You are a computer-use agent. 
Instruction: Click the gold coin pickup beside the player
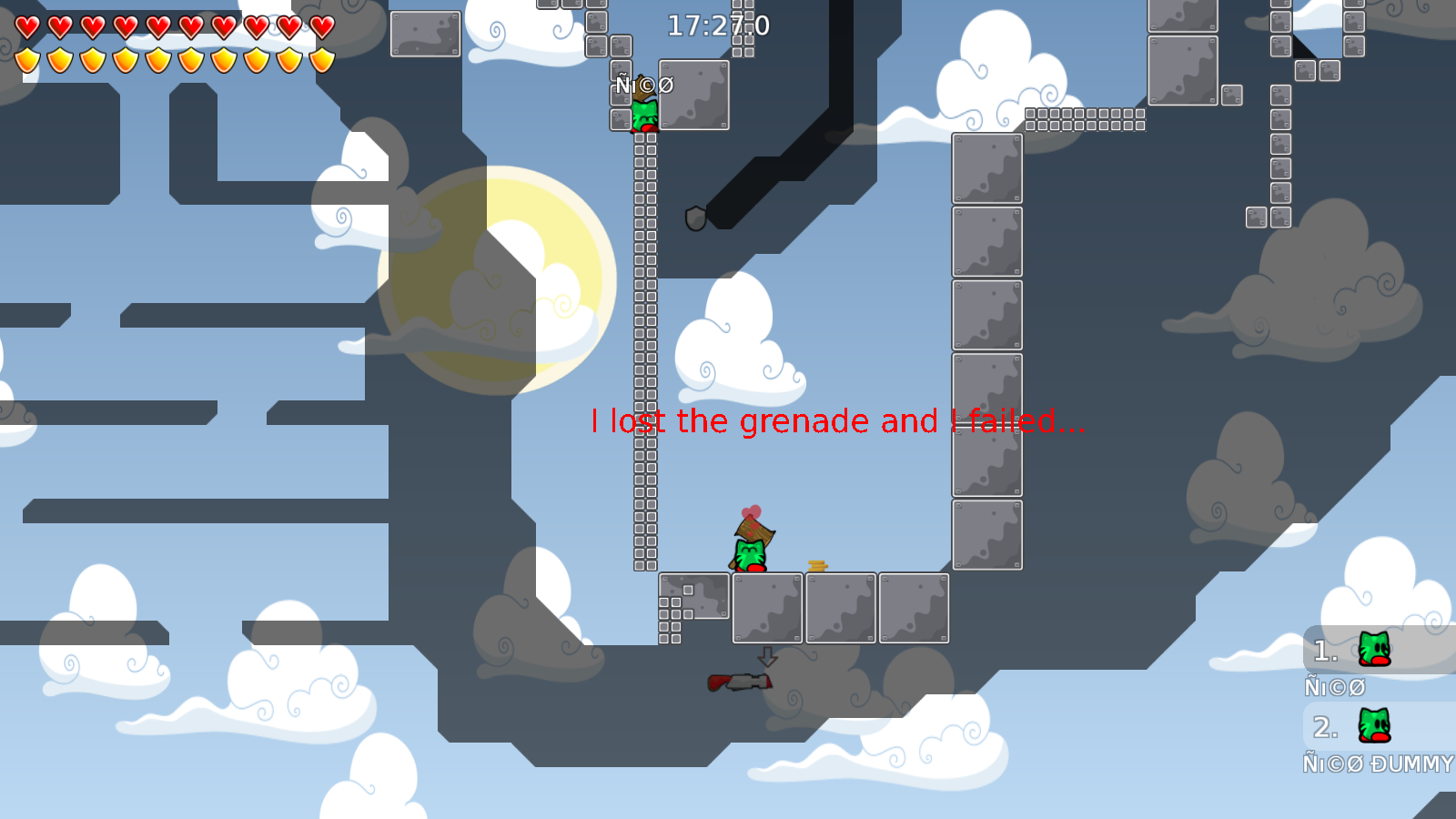[817, 565]
